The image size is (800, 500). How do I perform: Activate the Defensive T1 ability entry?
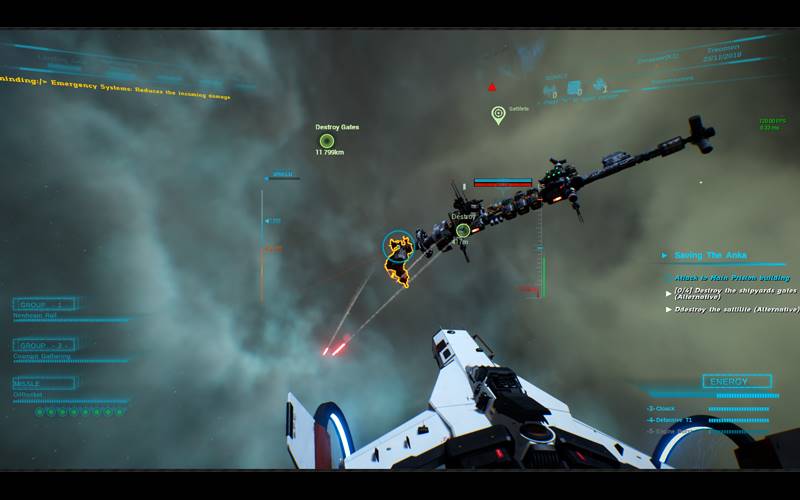(672, 420)
